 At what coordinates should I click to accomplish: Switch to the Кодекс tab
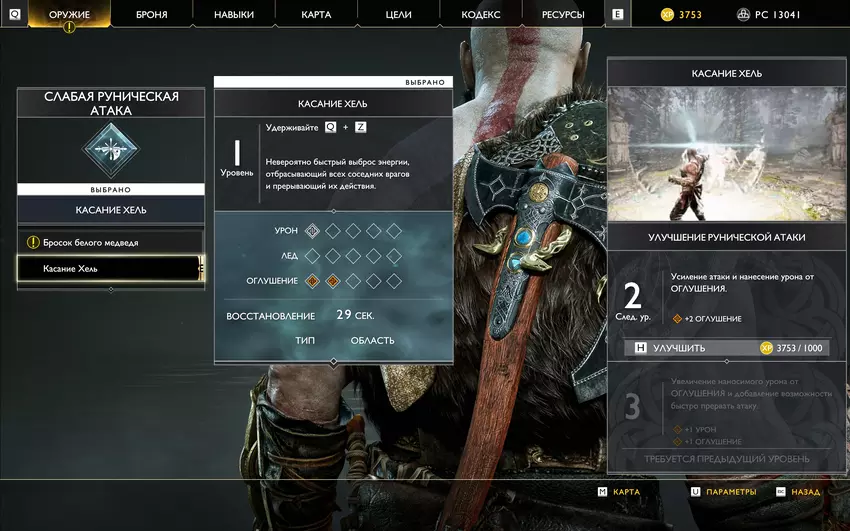click(481, 15)
